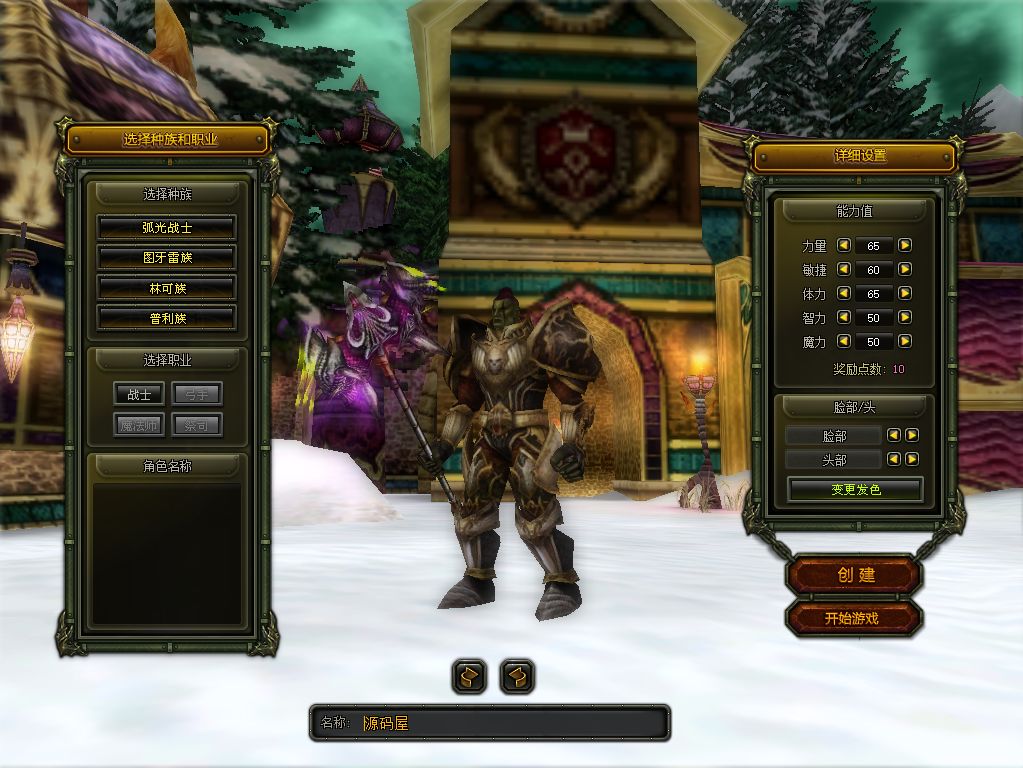Increase 力量 stat by one

[905, 245]
